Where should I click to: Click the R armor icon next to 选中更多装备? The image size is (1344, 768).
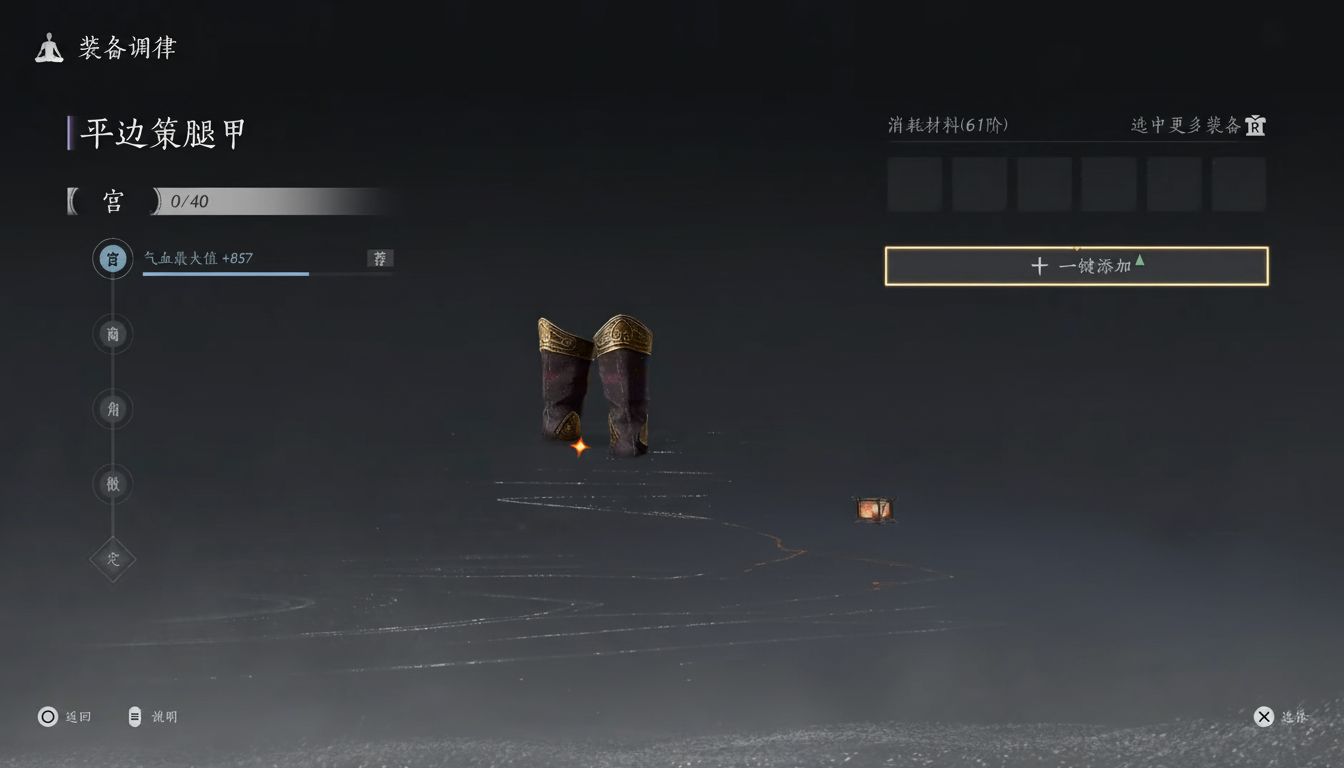1254,126
